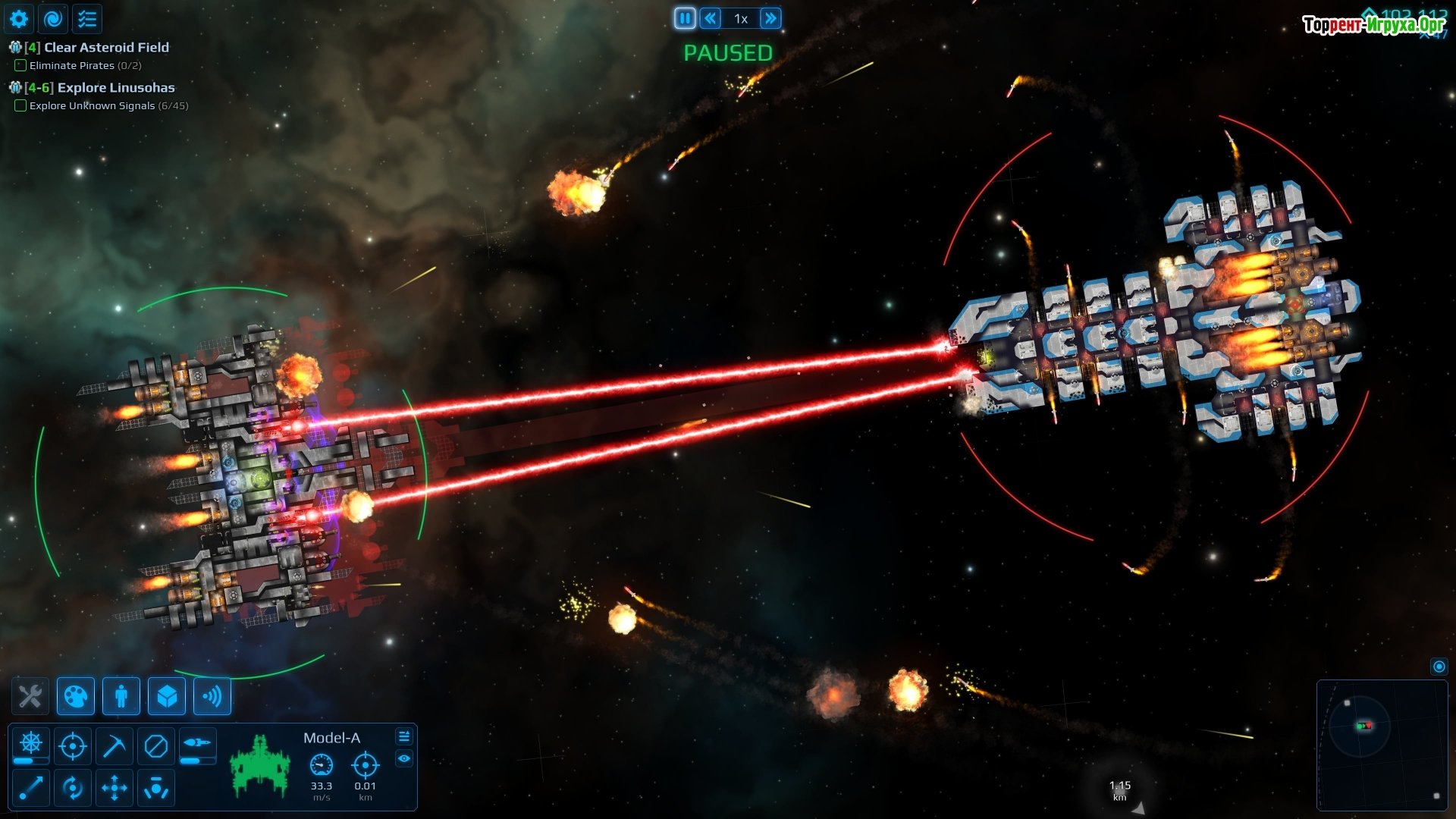Open the galaxy map swirl icon
This screenshot has height=819, width=1456.
[53, 19]
